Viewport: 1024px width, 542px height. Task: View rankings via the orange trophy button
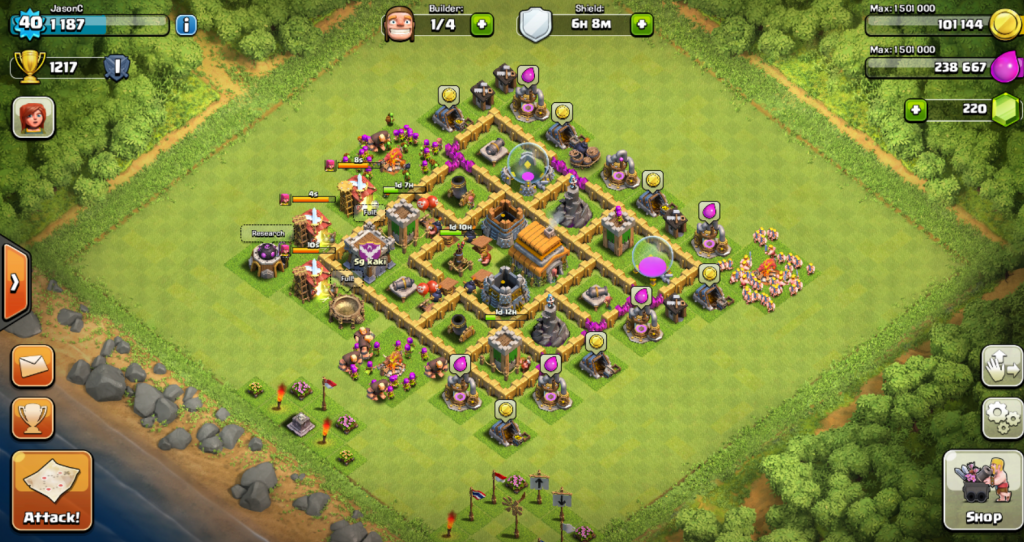click(x=33, y=418)
